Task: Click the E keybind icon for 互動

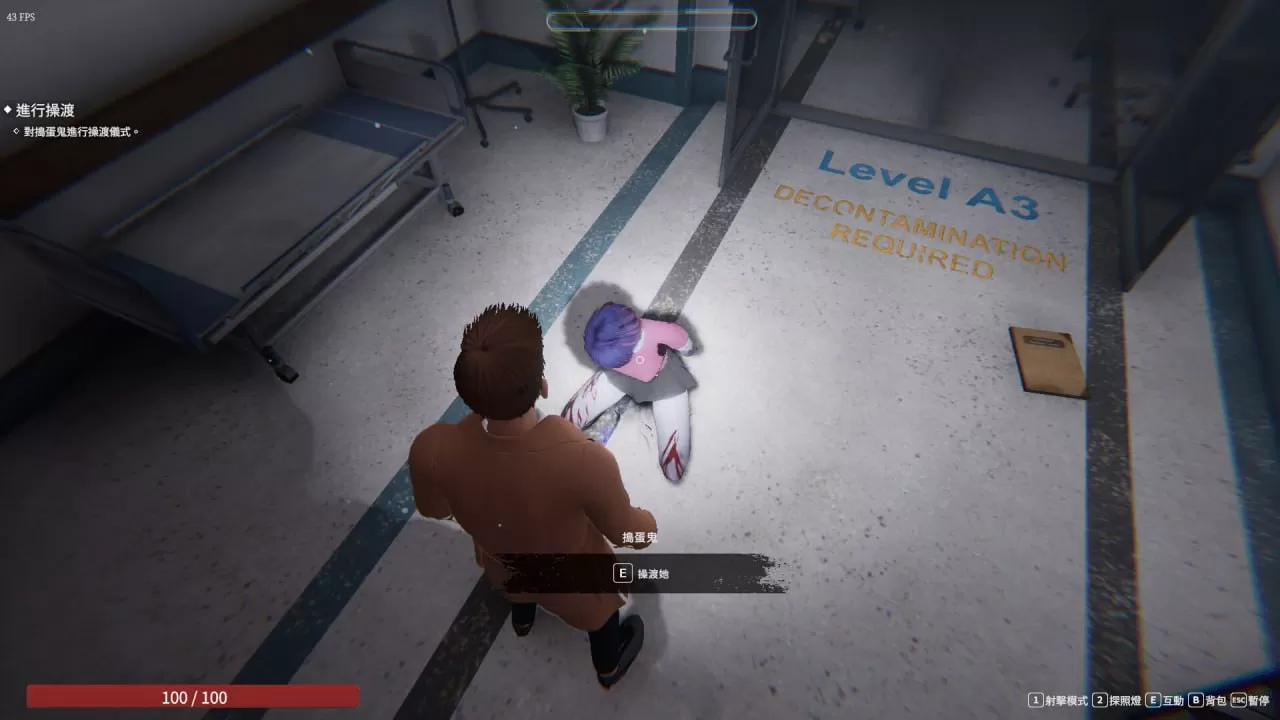Action: click(x=1152, y=700)
